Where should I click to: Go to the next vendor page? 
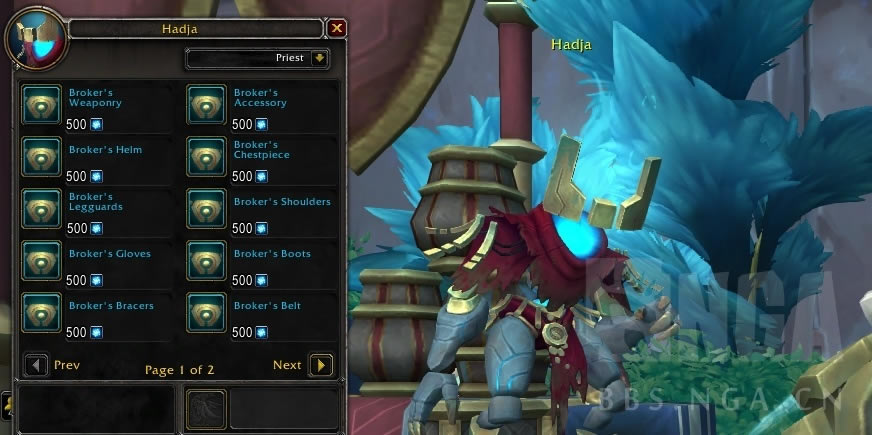tap(320, 365)
